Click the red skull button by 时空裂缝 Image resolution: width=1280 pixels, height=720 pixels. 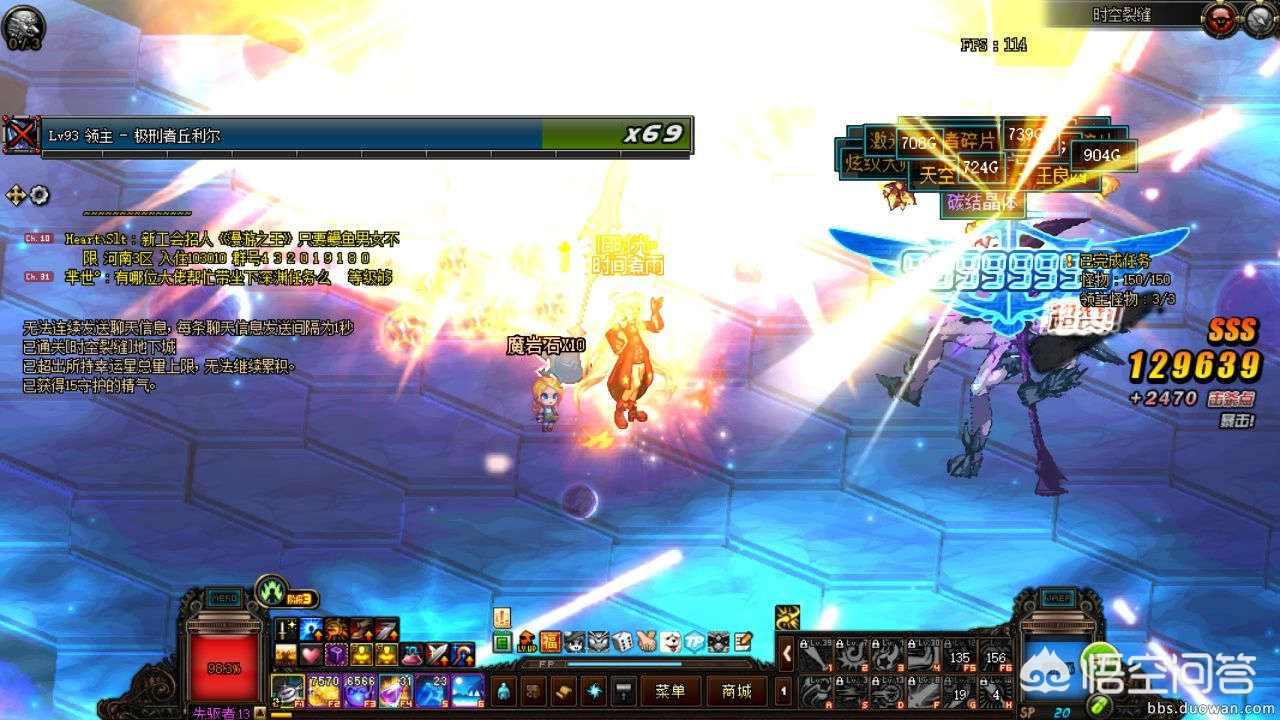pyautogui.click(x=1220, y=18)
